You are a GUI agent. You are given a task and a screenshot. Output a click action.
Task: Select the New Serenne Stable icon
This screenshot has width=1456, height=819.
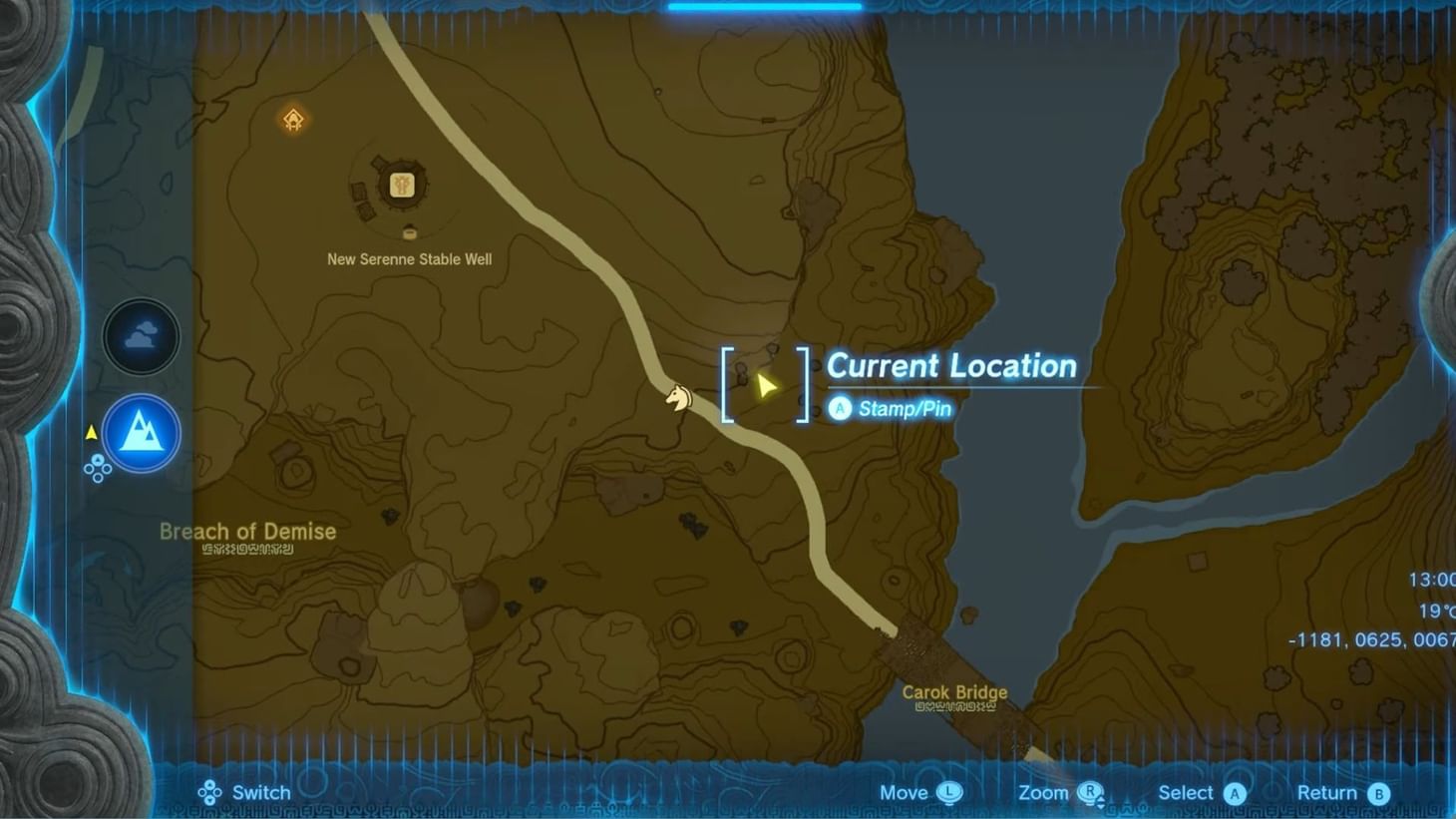tap(400, 184)
